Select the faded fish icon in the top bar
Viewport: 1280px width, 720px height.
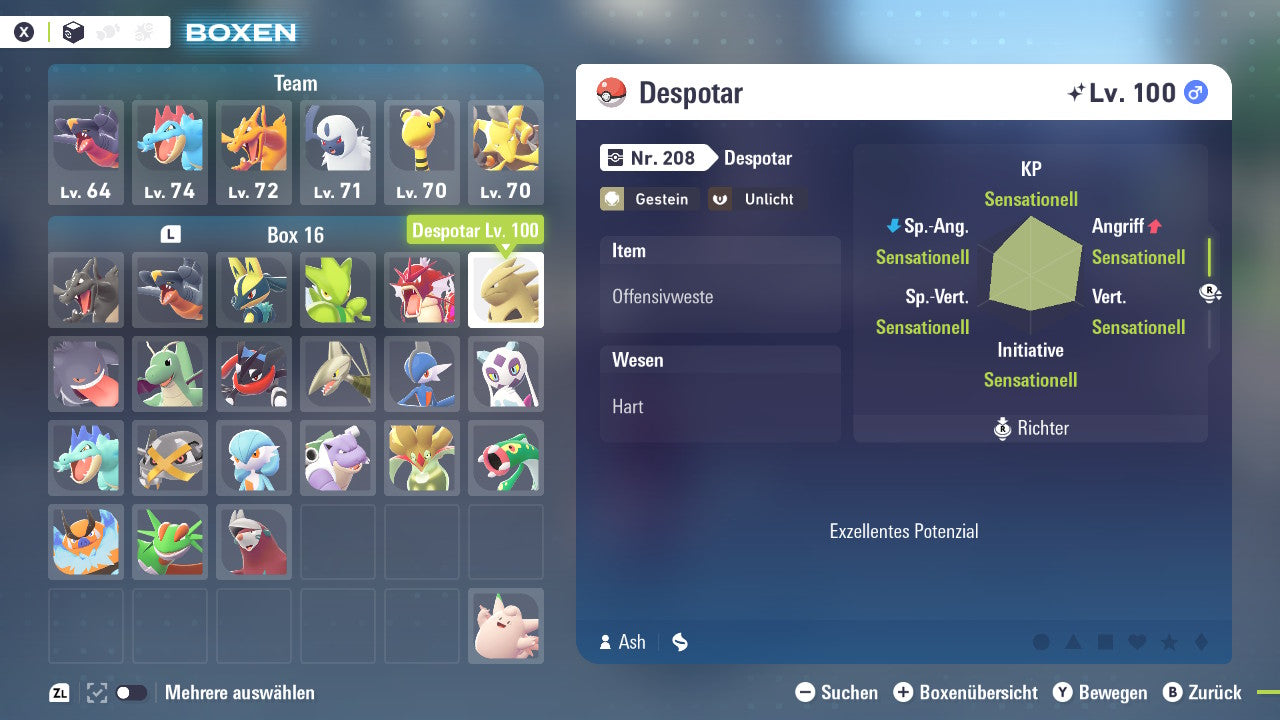coord(107,32)
